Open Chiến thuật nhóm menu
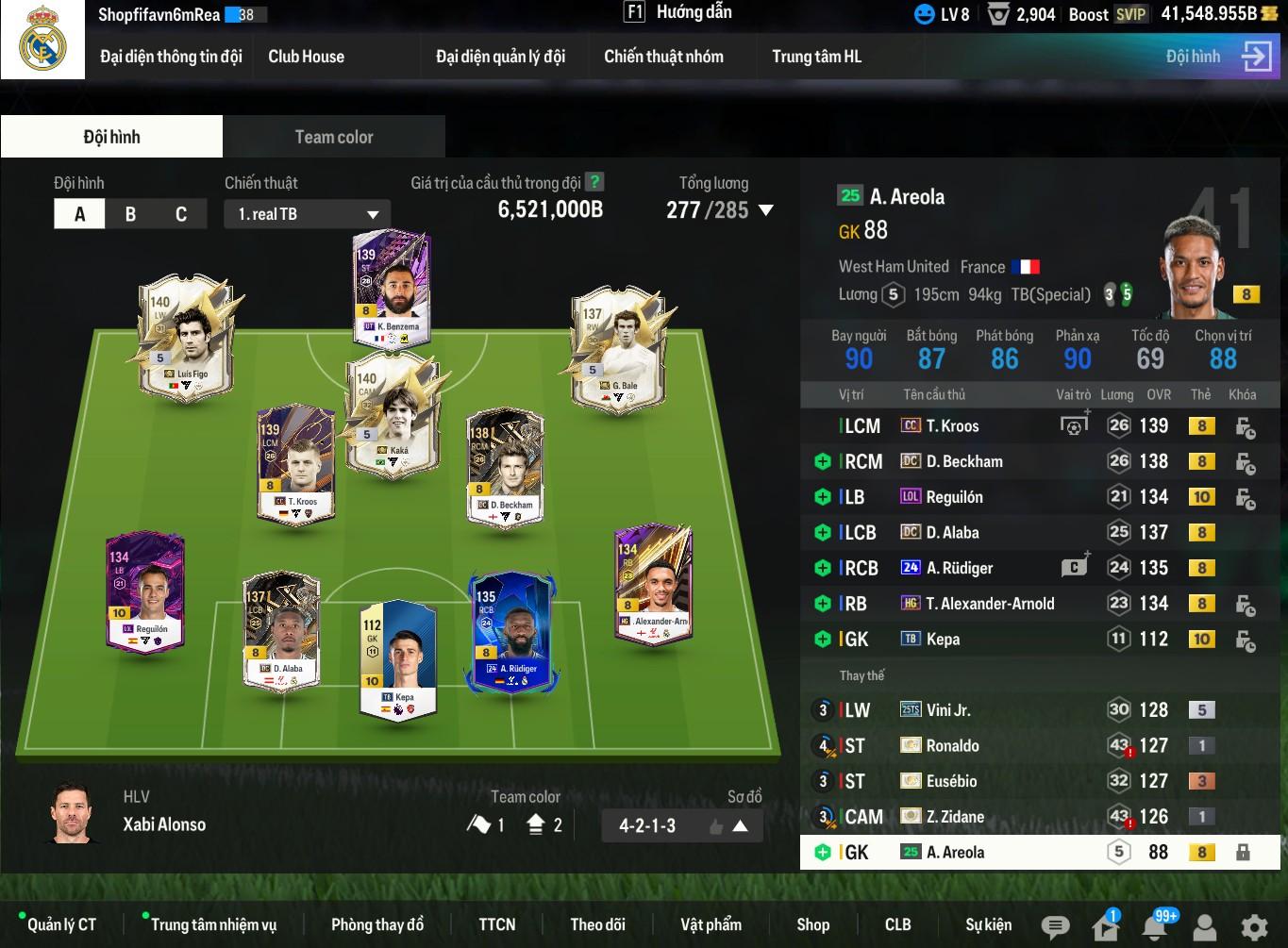The width and height of the screenshot is (1288, 948). [x=663, y=57]
